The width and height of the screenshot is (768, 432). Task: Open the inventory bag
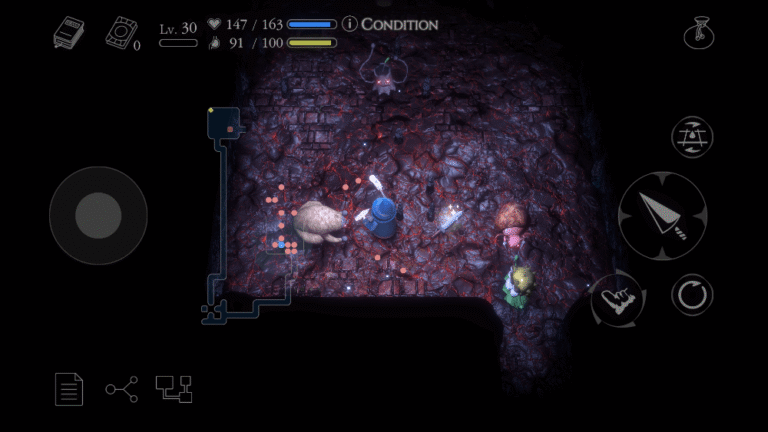point(697,33)
